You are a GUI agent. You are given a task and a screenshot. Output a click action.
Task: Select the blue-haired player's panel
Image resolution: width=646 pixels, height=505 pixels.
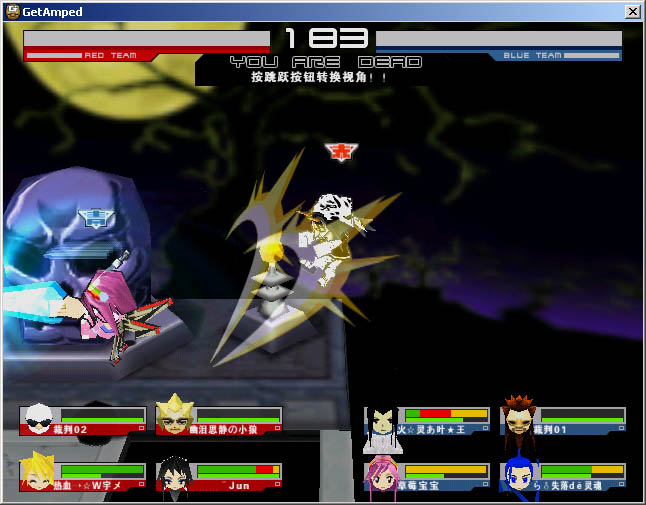(563, 477)
